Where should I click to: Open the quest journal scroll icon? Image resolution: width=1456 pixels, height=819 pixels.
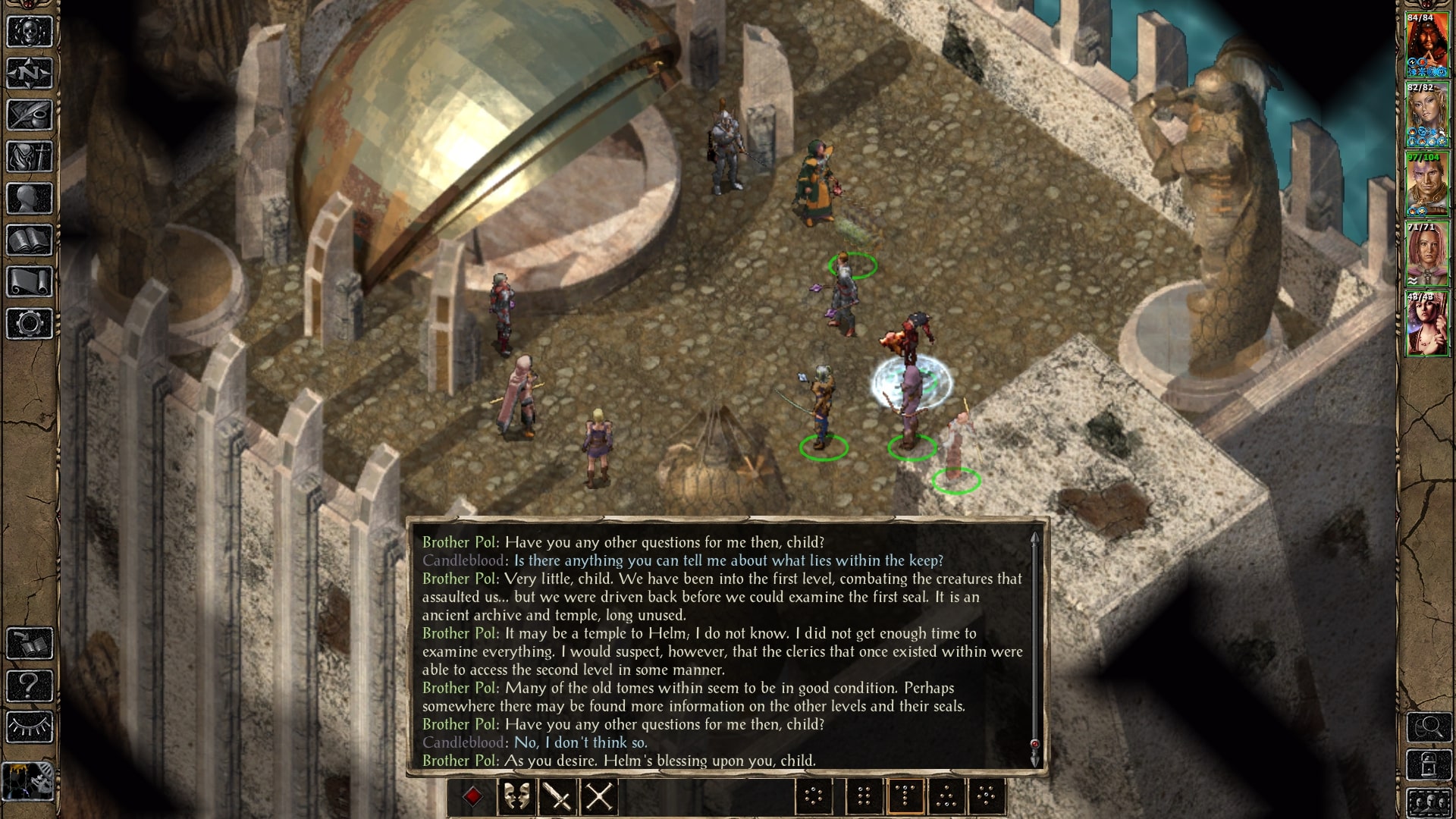coord(28,112)
